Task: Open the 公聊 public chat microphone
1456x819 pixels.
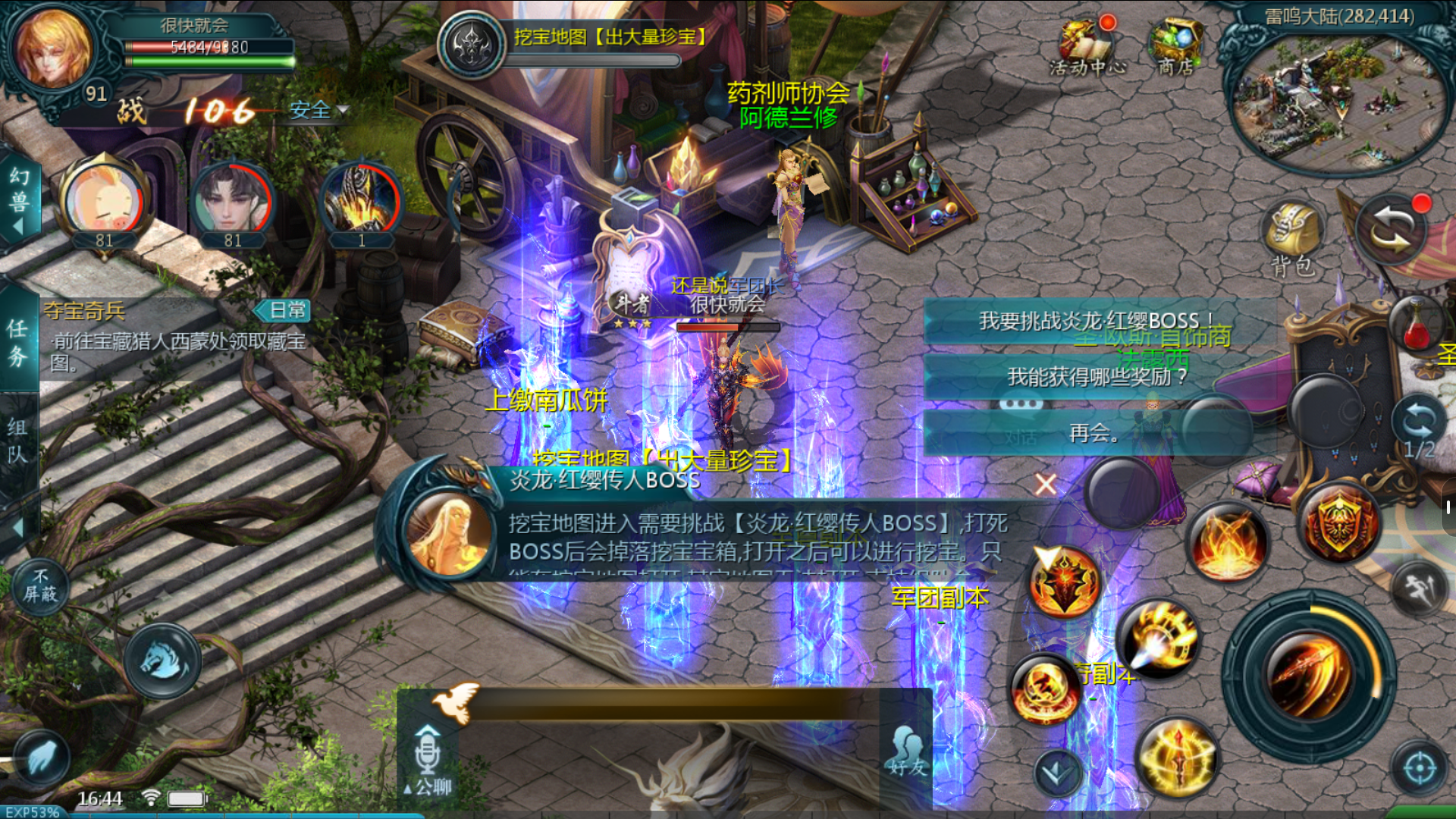Action: coord(428,758)
